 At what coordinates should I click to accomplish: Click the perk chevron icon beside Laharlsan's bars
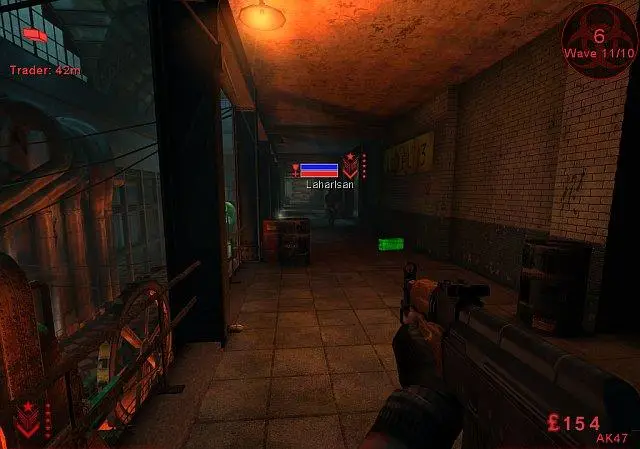coord(350,166)
